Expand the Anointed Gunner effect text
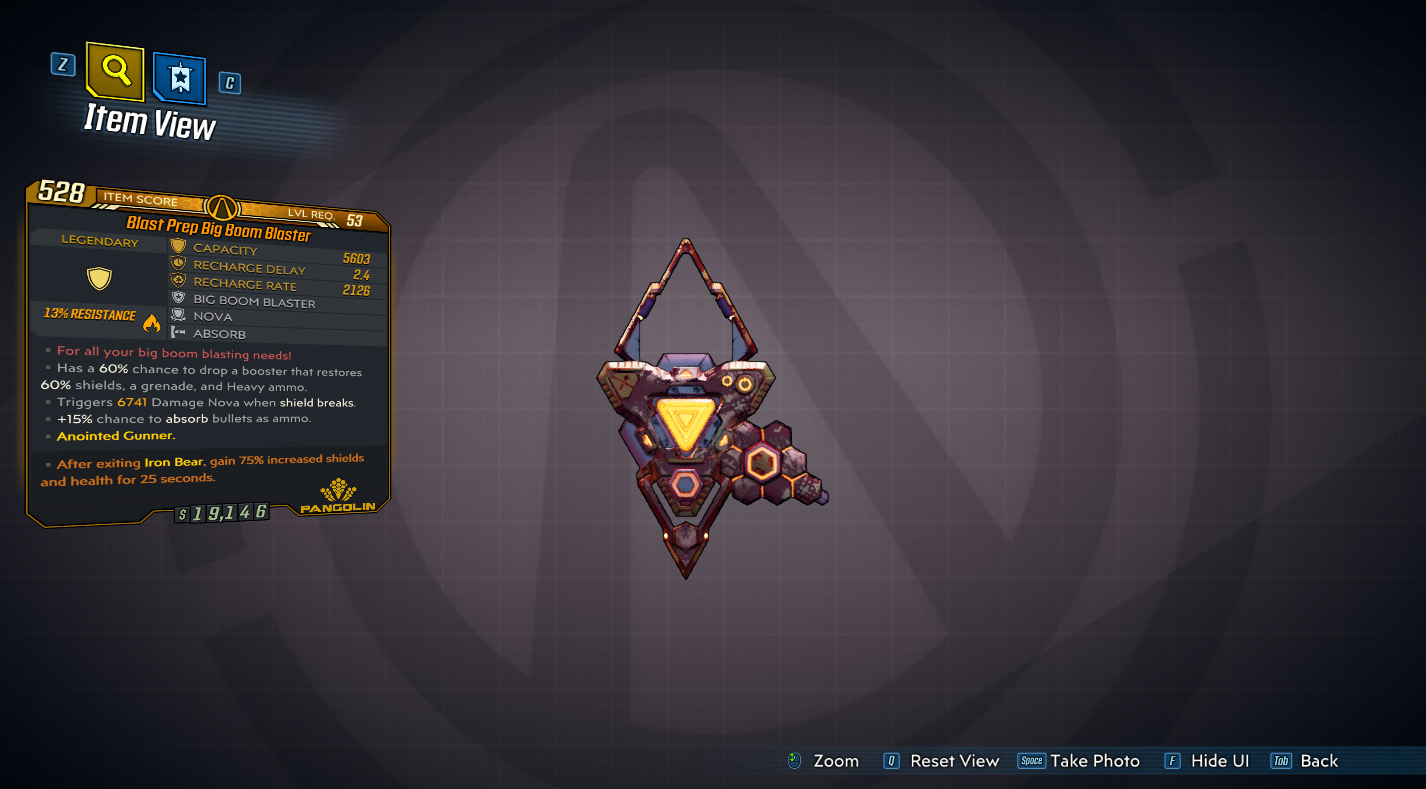Image resolution: width=1426 pixels, height=789 pixels. 115,436
